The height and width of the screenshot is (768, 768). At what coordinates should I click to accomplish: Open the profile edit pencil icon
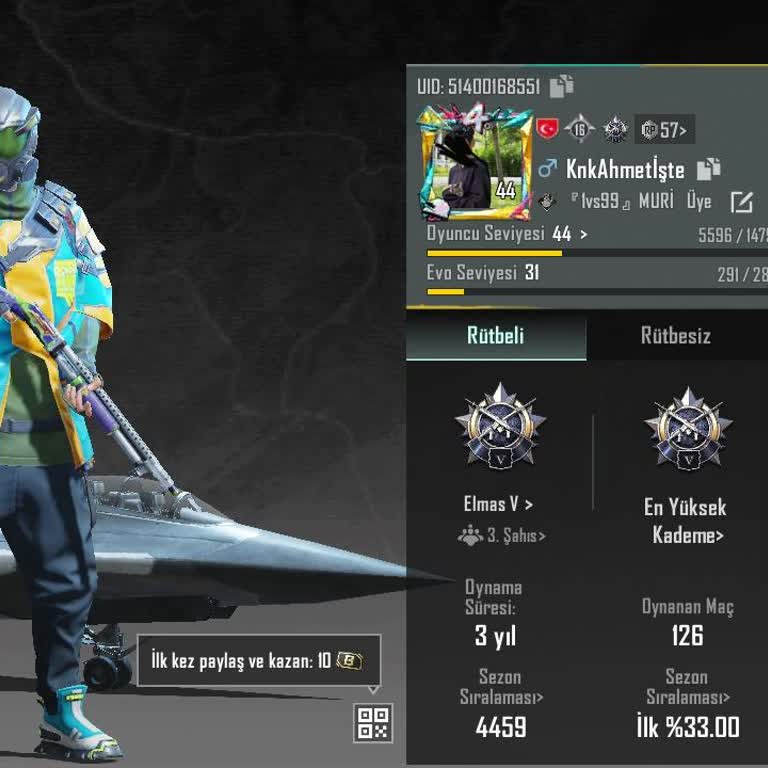point(741,202)
